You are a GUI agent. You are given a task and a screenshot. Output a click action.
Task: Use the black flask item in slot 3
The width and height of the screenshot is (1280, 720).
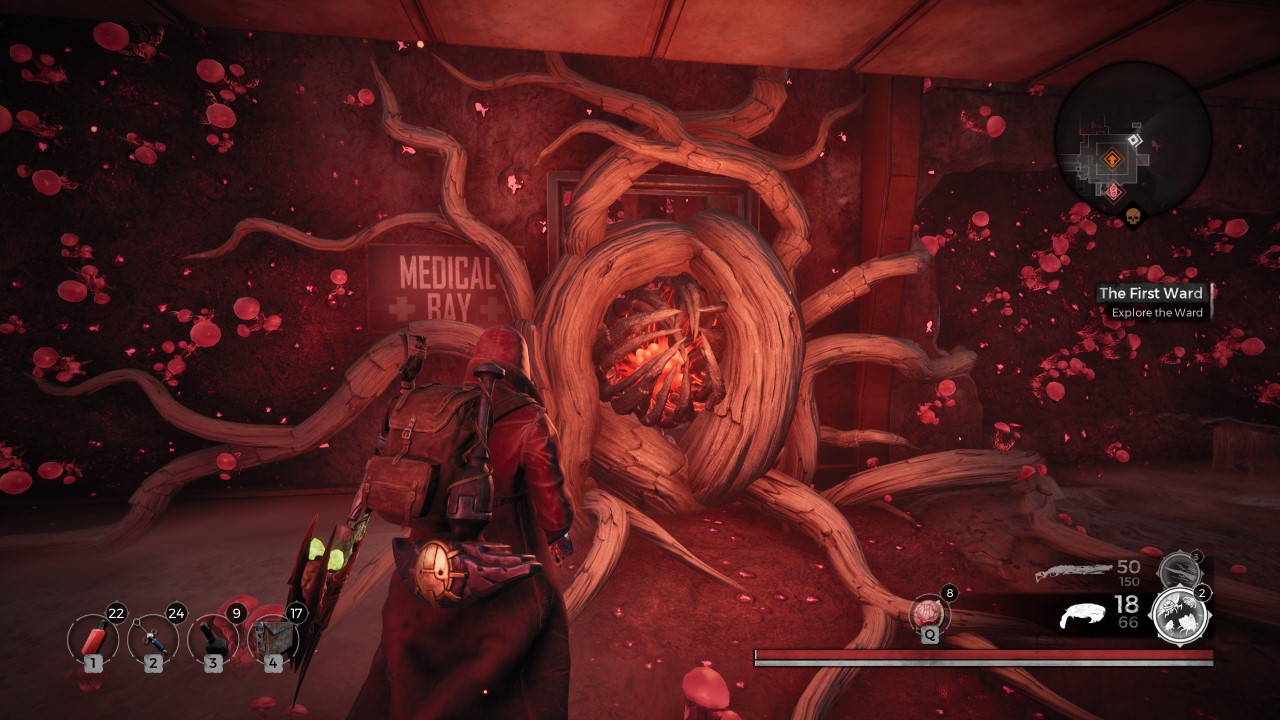pos(213,638)
